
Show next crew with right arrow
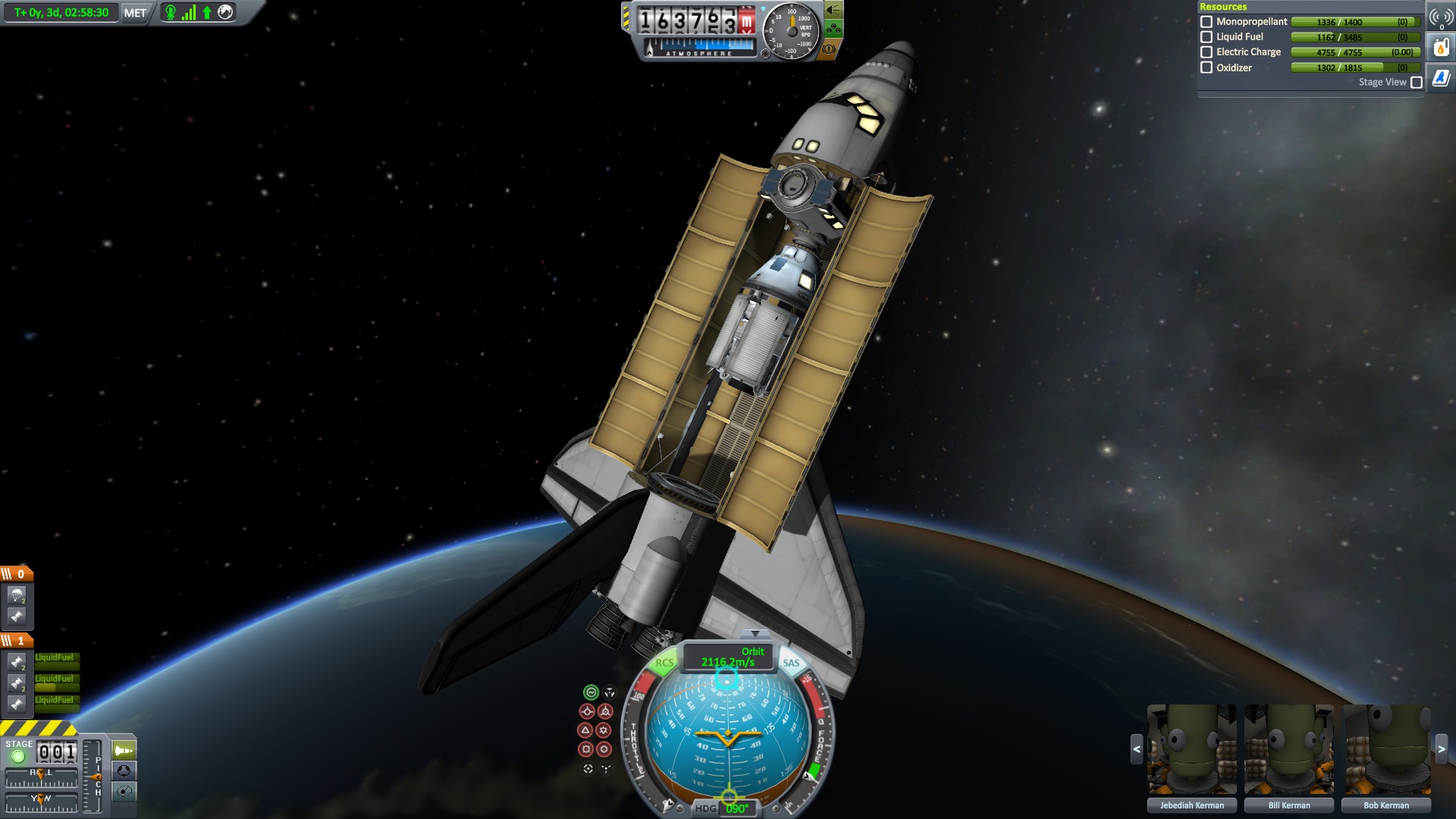point(1442,749)
